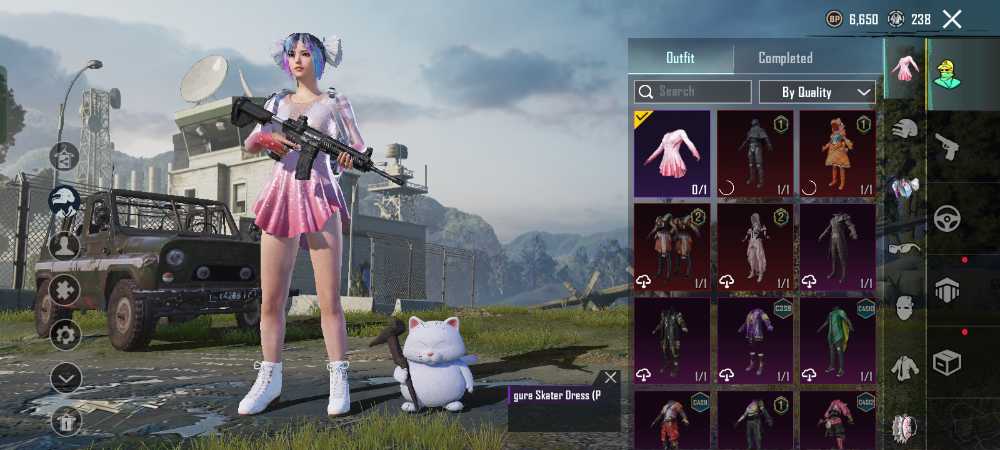Switch to the Completed tab
The width and height of the screenshot is (1000, 450).
click(785, 58)
